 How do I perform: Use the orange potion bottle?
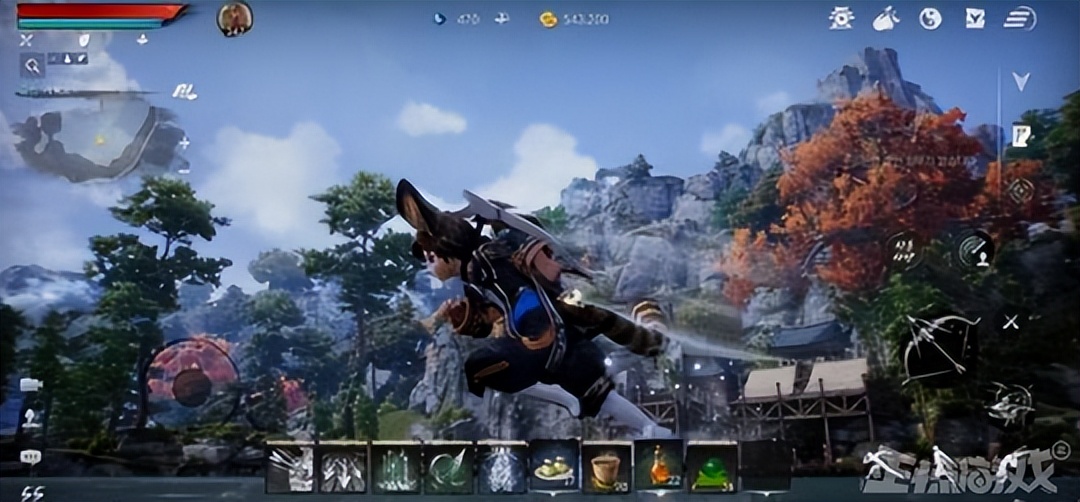point(659,467)
